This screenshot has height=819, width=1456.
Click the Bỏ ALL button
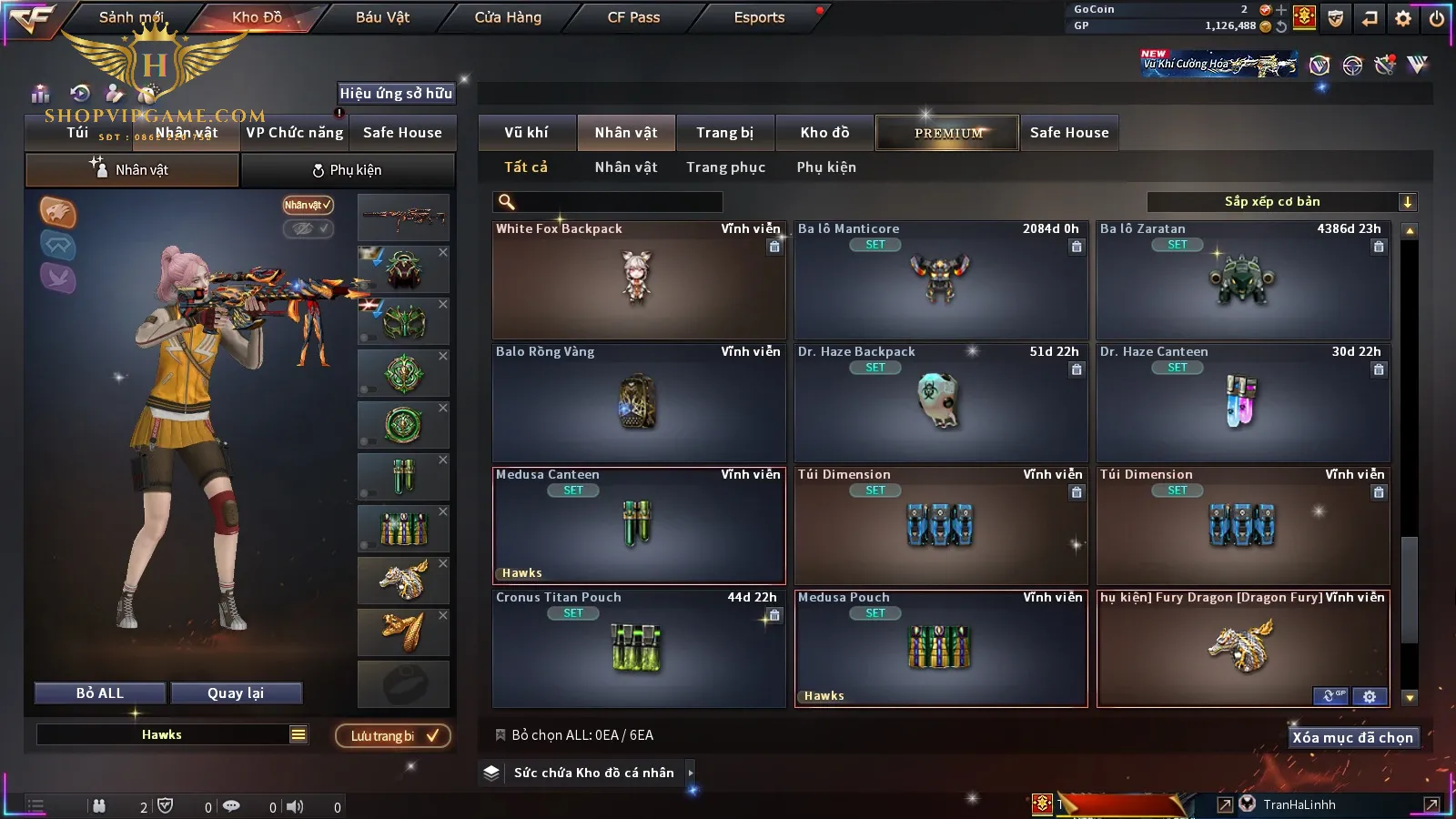[x=100, y=693]
